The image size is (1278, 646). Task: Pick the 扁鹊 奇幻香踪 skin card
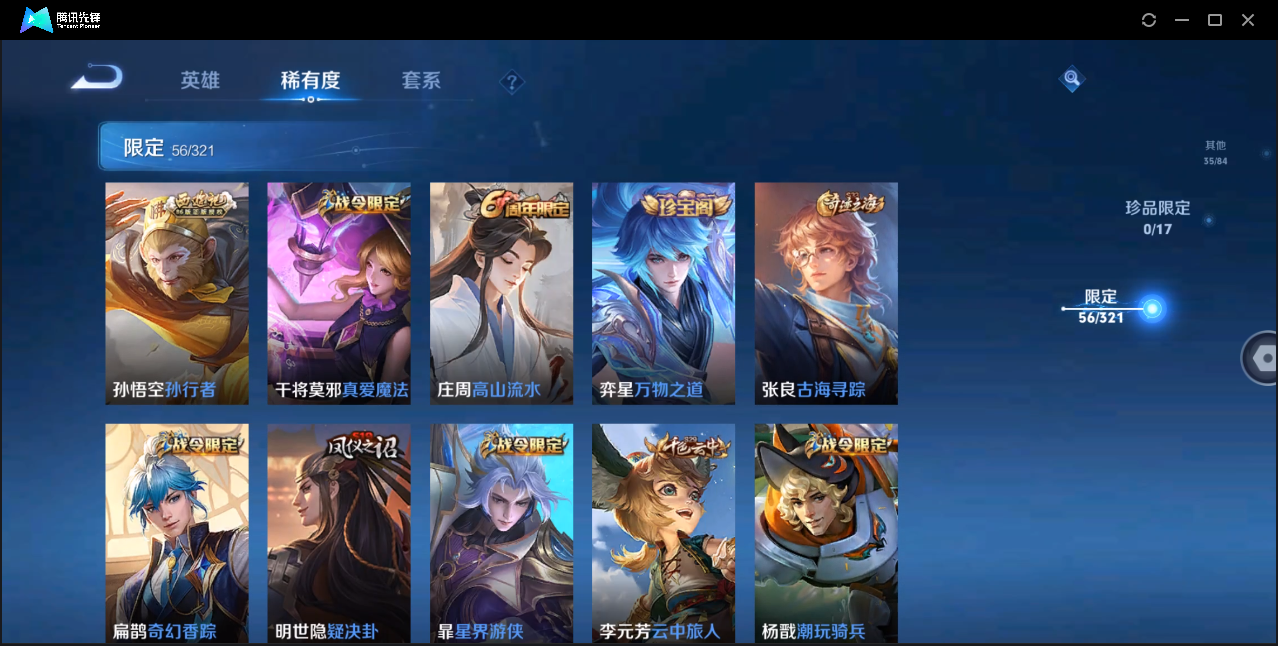pos(177,533)
